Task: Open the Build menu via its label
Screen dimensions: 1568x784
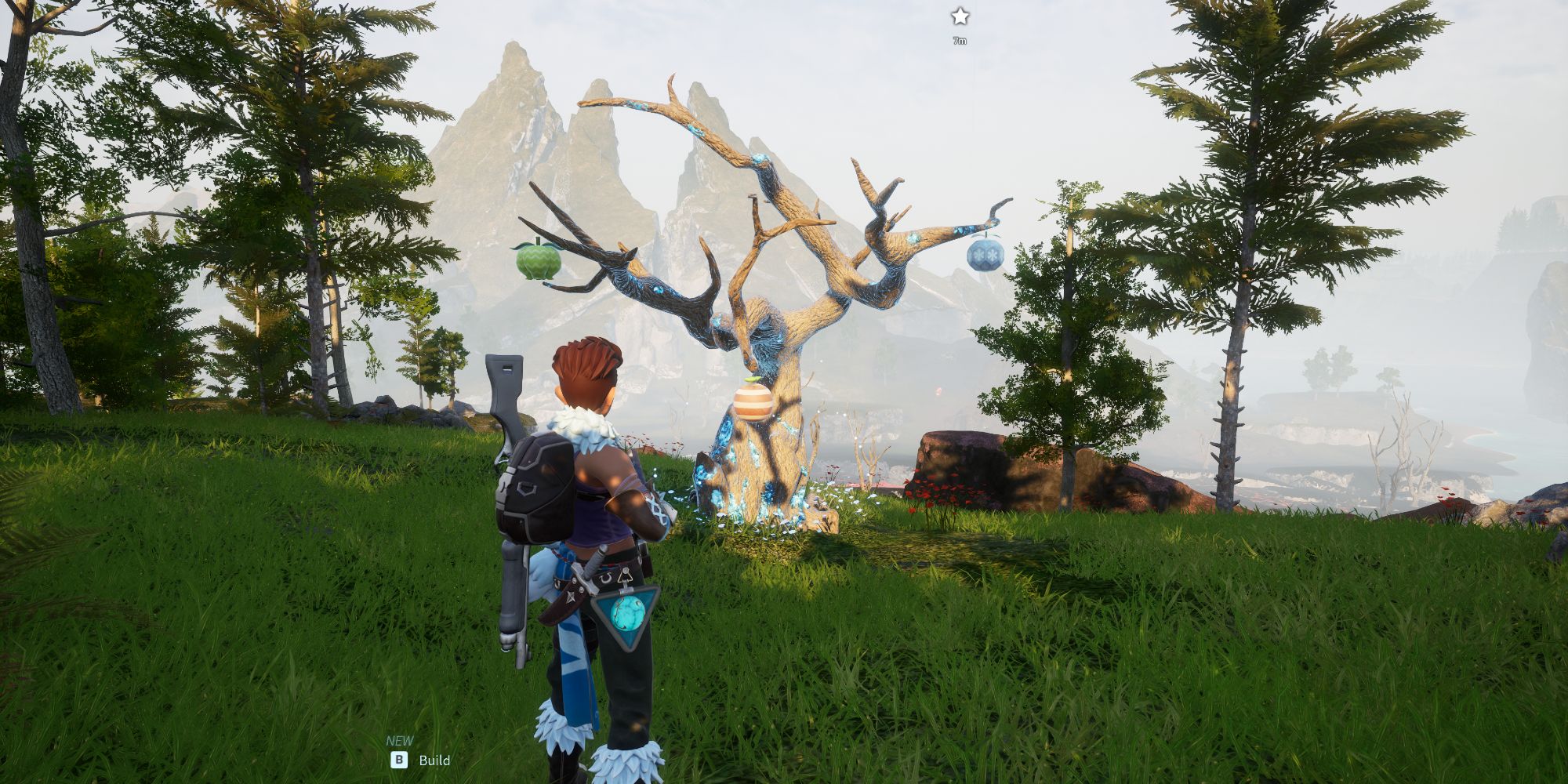Action: 436,760
